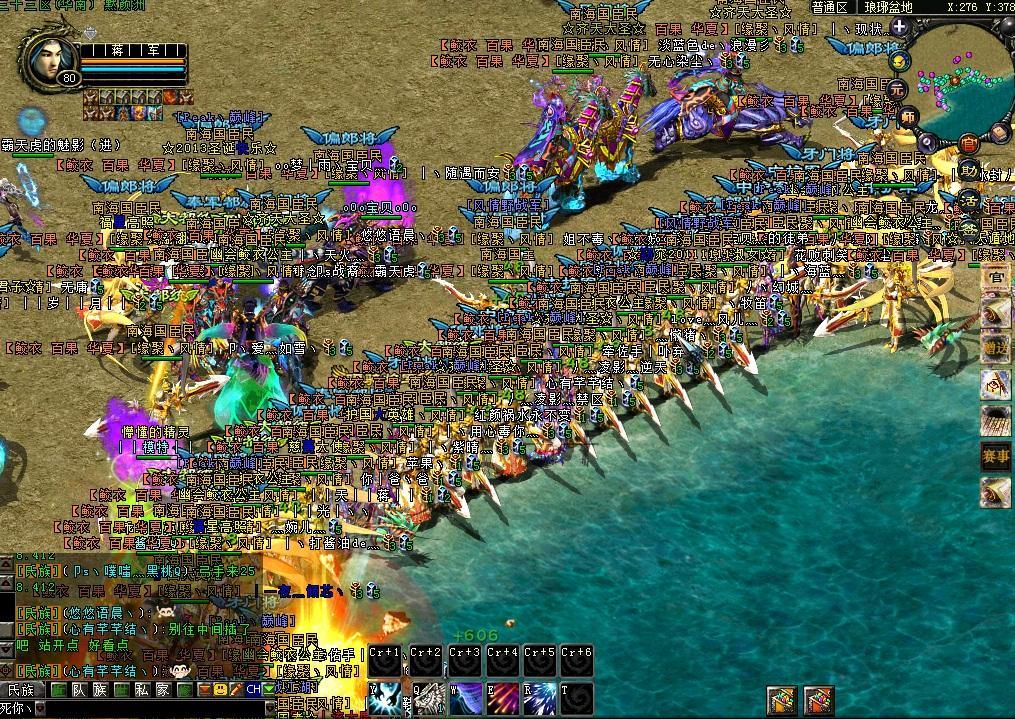Switch chat channel to 氏族

22,690
